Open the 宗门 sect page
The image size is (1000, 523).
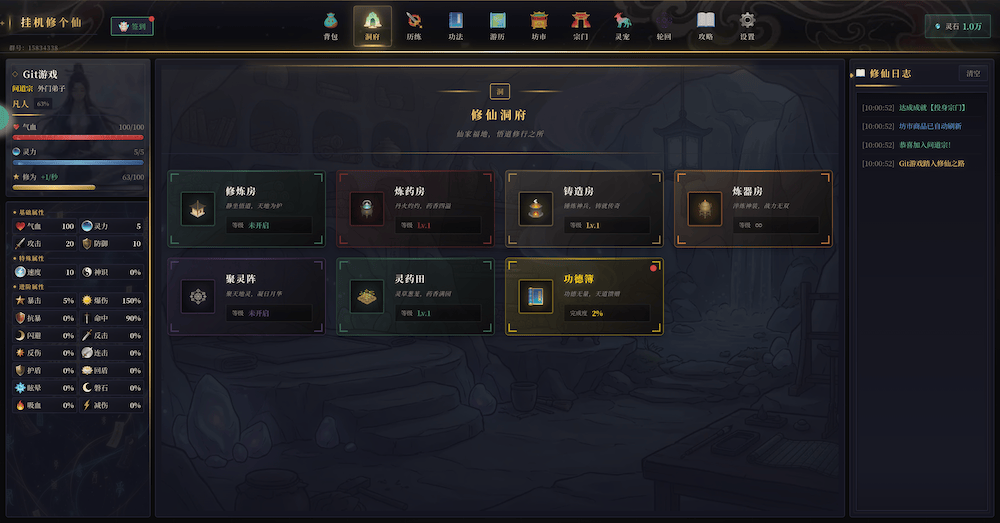pyautogui.click(x=581, y=25)
